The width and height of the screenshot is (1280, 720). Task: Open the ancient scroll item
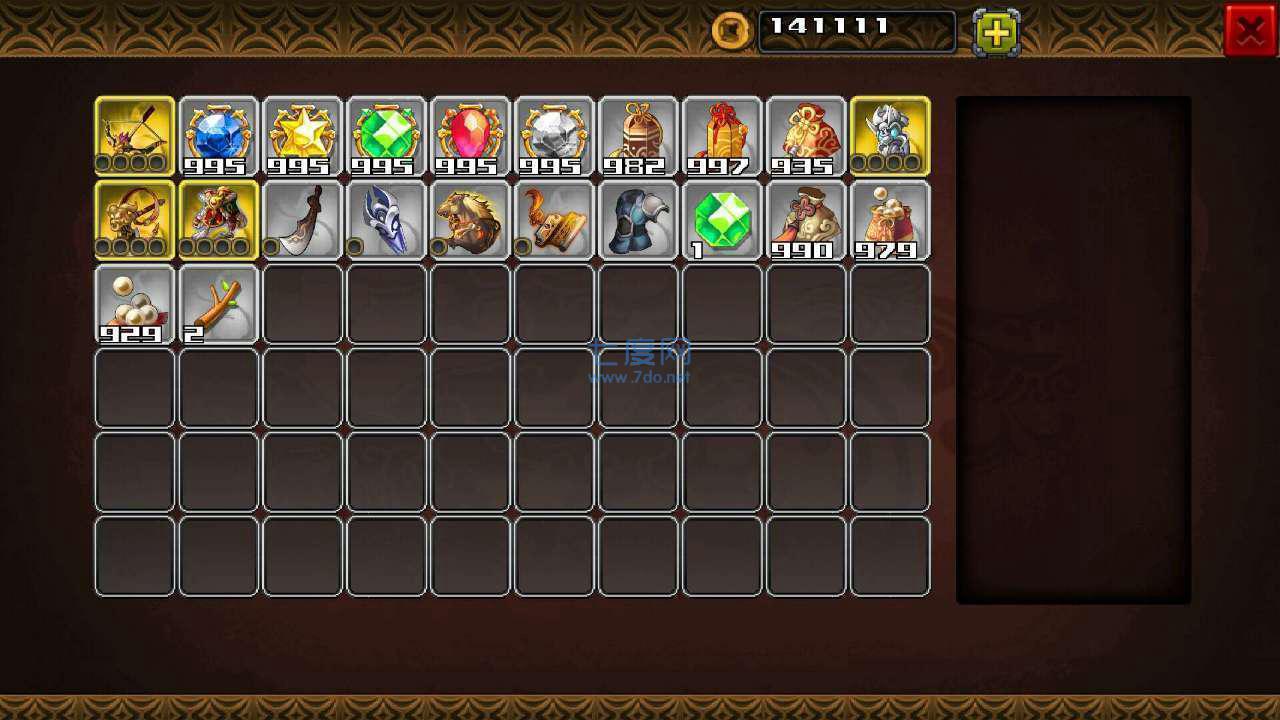point(554,218)
